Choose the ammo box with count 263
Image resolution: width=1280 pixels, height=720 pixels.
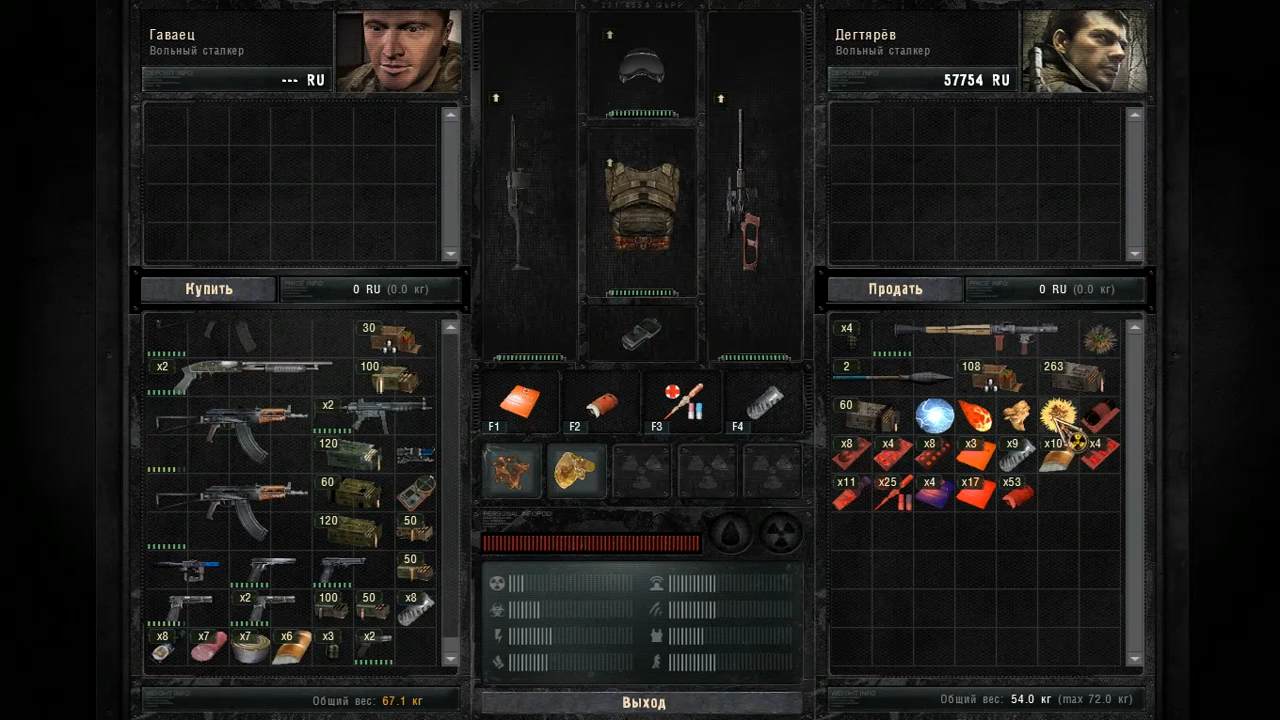[1074, 376]
